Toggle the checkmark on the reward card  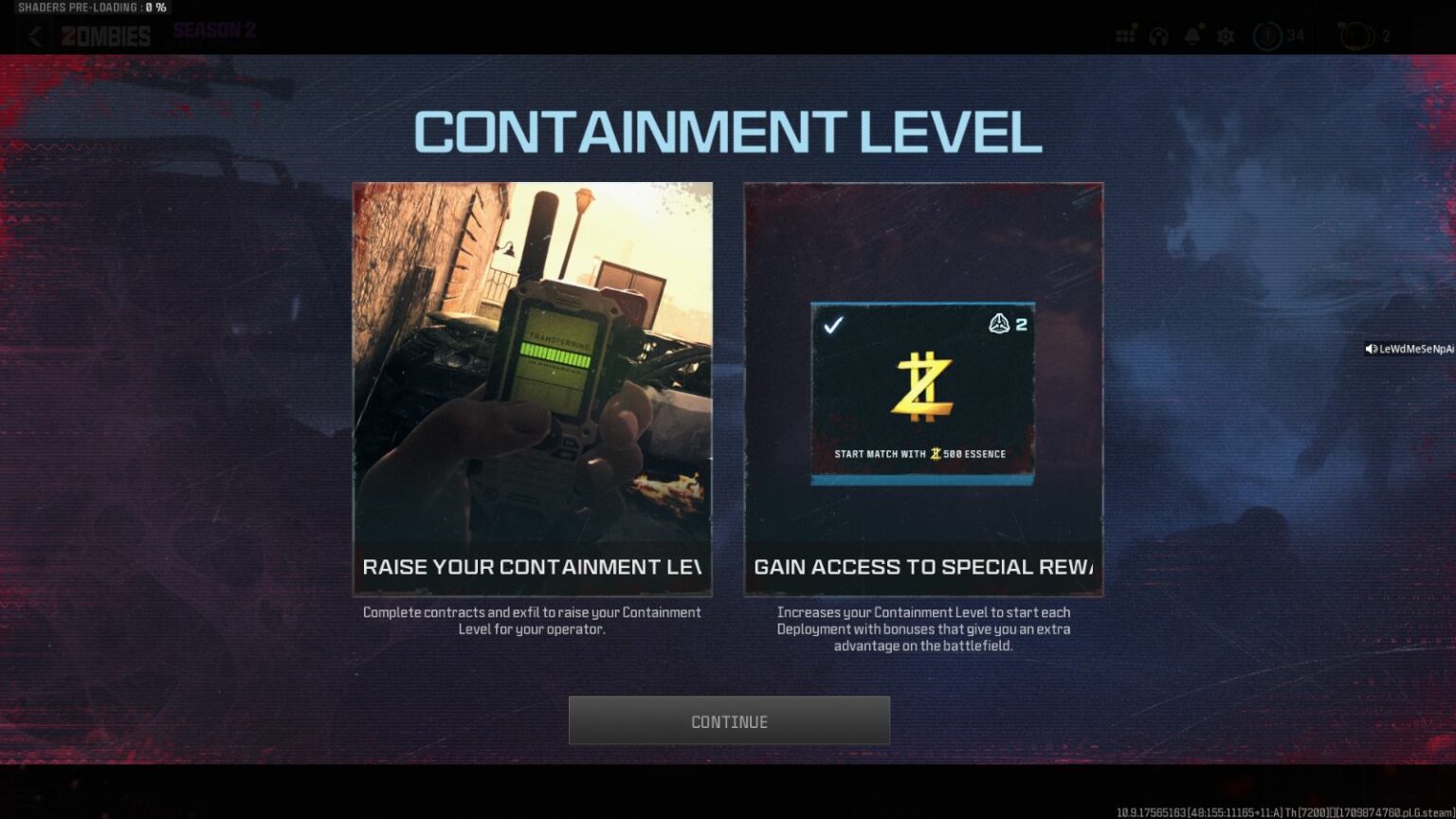834,324
